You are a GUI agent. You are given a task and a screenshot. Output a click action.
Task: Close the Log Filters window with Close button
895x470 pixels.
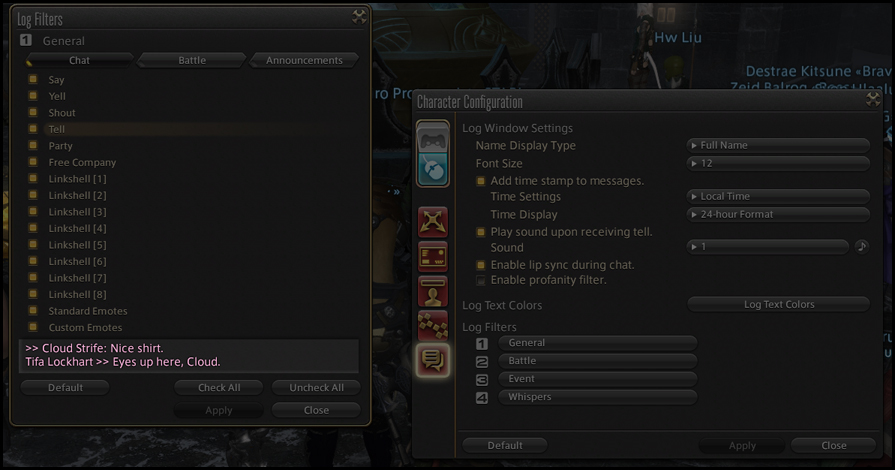click(316, 410)
